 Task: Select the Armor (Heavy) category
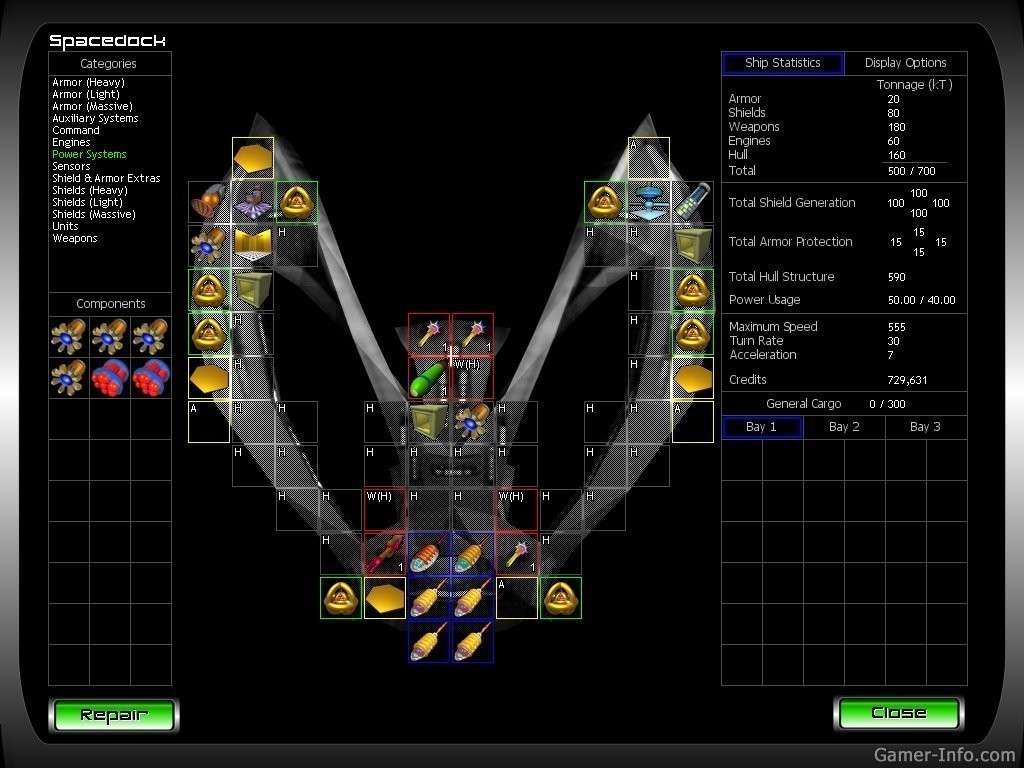86,83
